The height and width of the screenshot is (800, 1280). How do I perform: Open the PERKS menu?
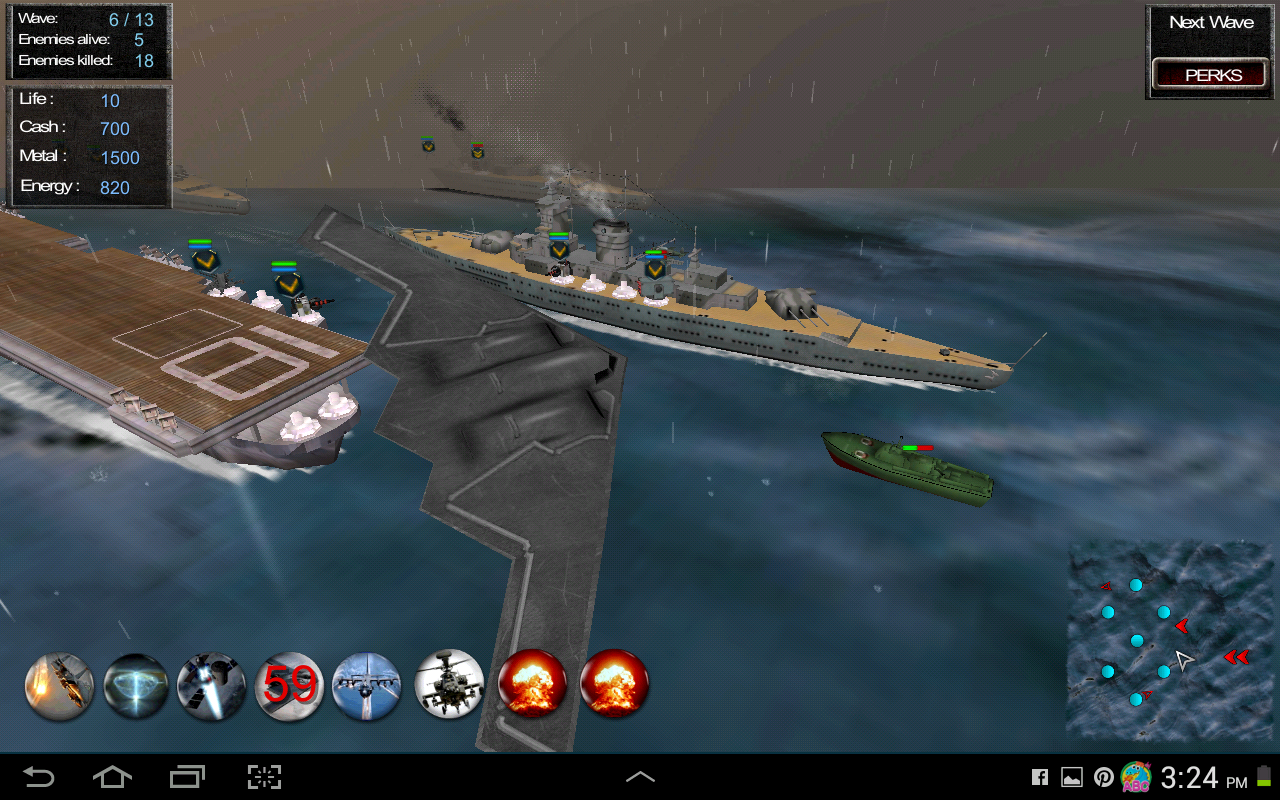(1210, 74)
